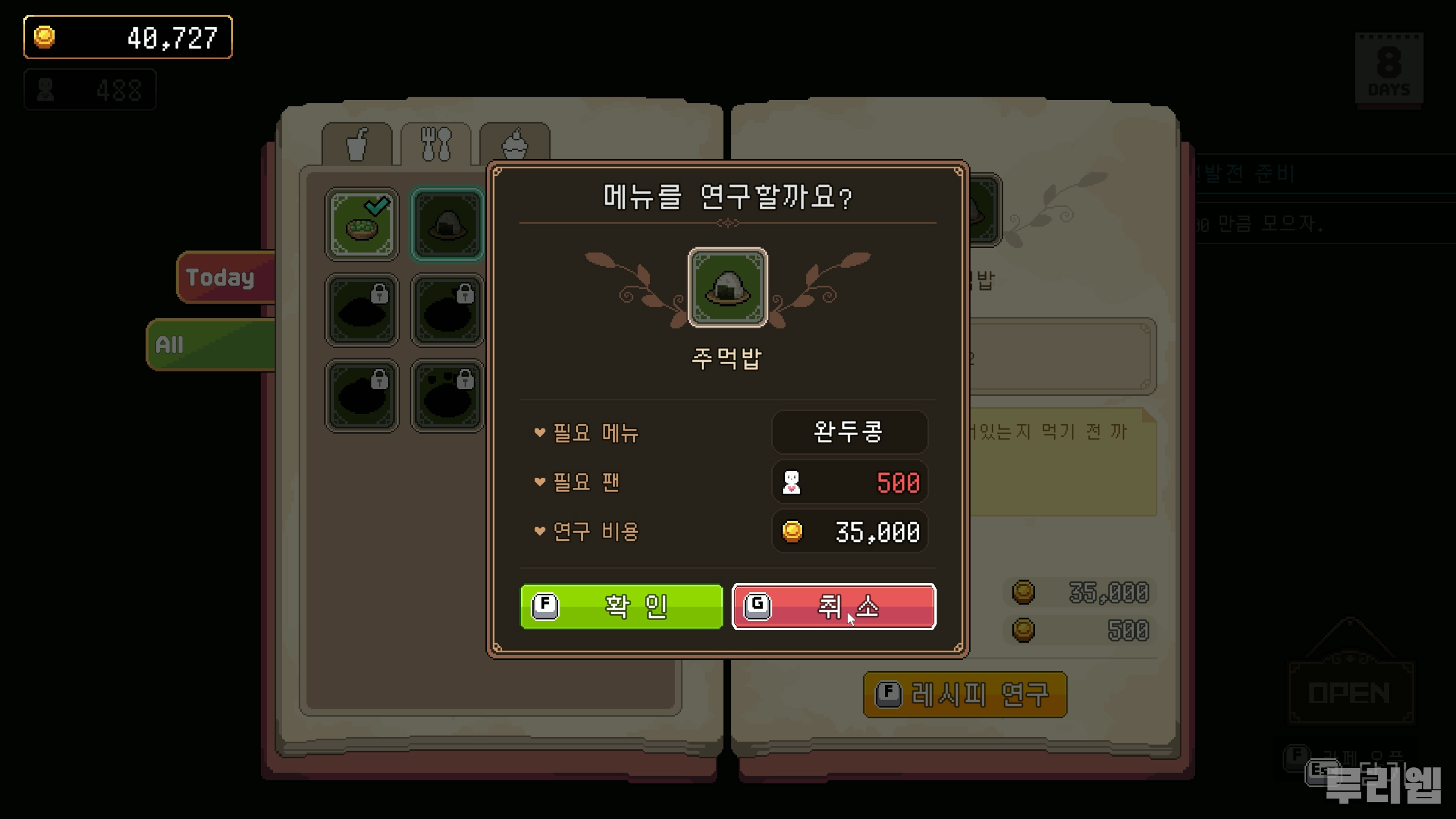Click the F key icon on the confirm button
Viewport: 1456px width, 819px height.
tap(545, 606)
